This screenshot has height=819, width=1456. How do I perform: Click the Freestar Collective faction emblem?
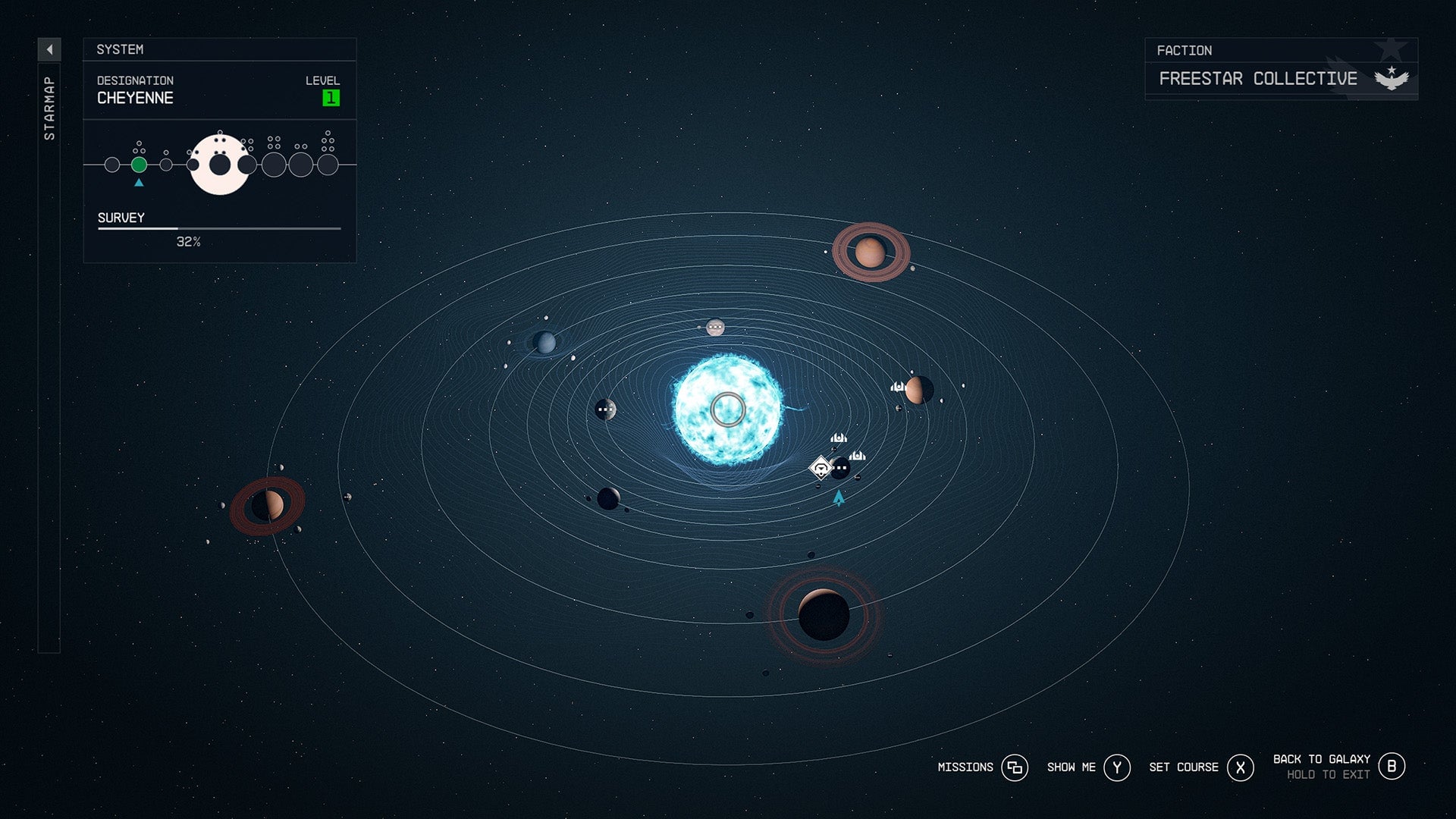click(1392, 77)
